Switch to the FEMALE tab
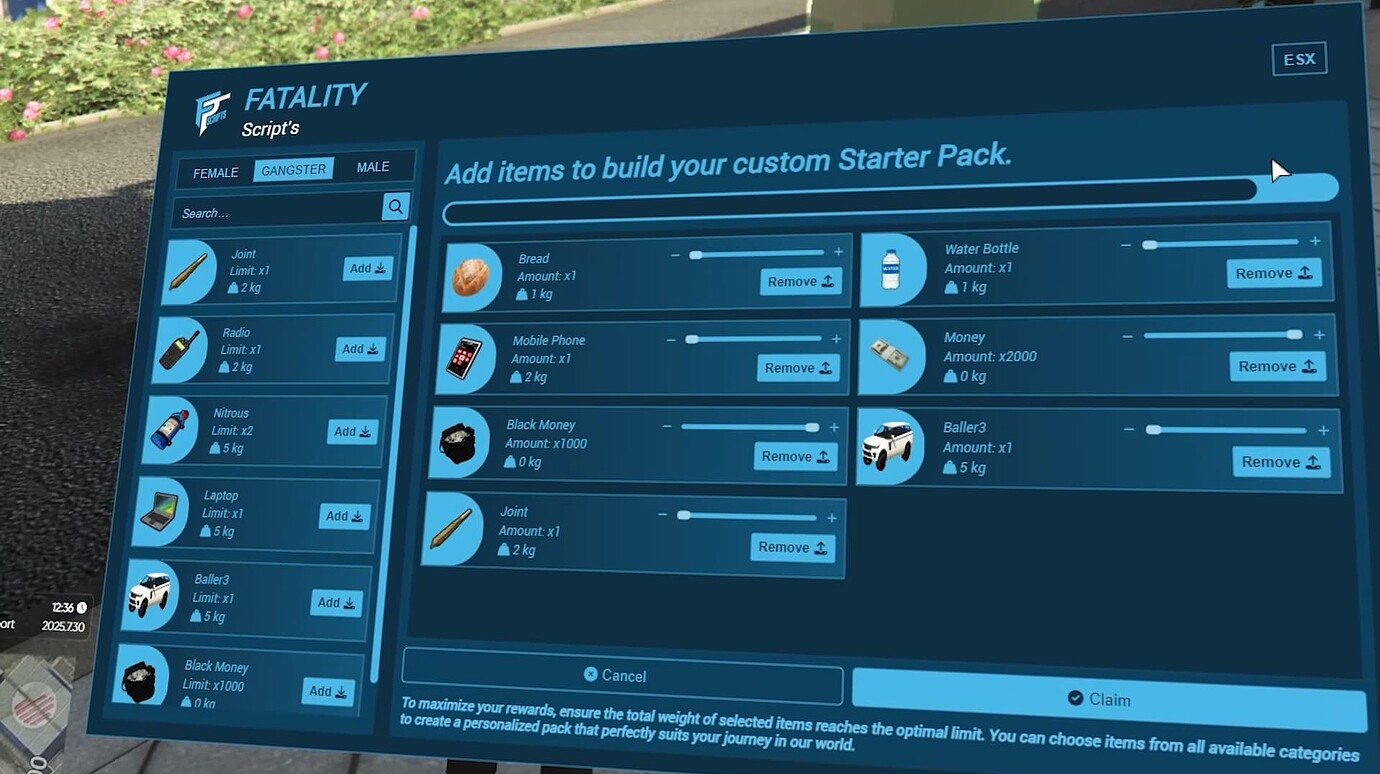 coord(213,173)
